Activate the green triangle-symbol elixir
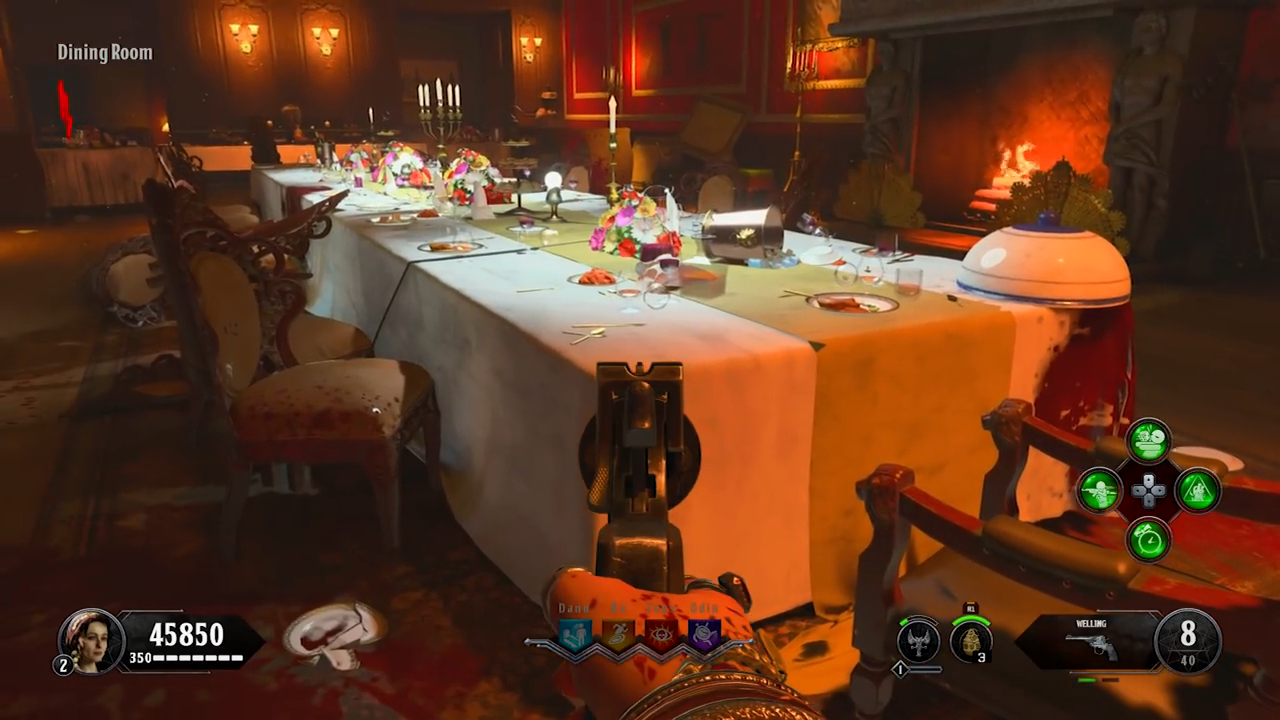This screenshot has width=1280, height=720. (x=1198, y=491)
